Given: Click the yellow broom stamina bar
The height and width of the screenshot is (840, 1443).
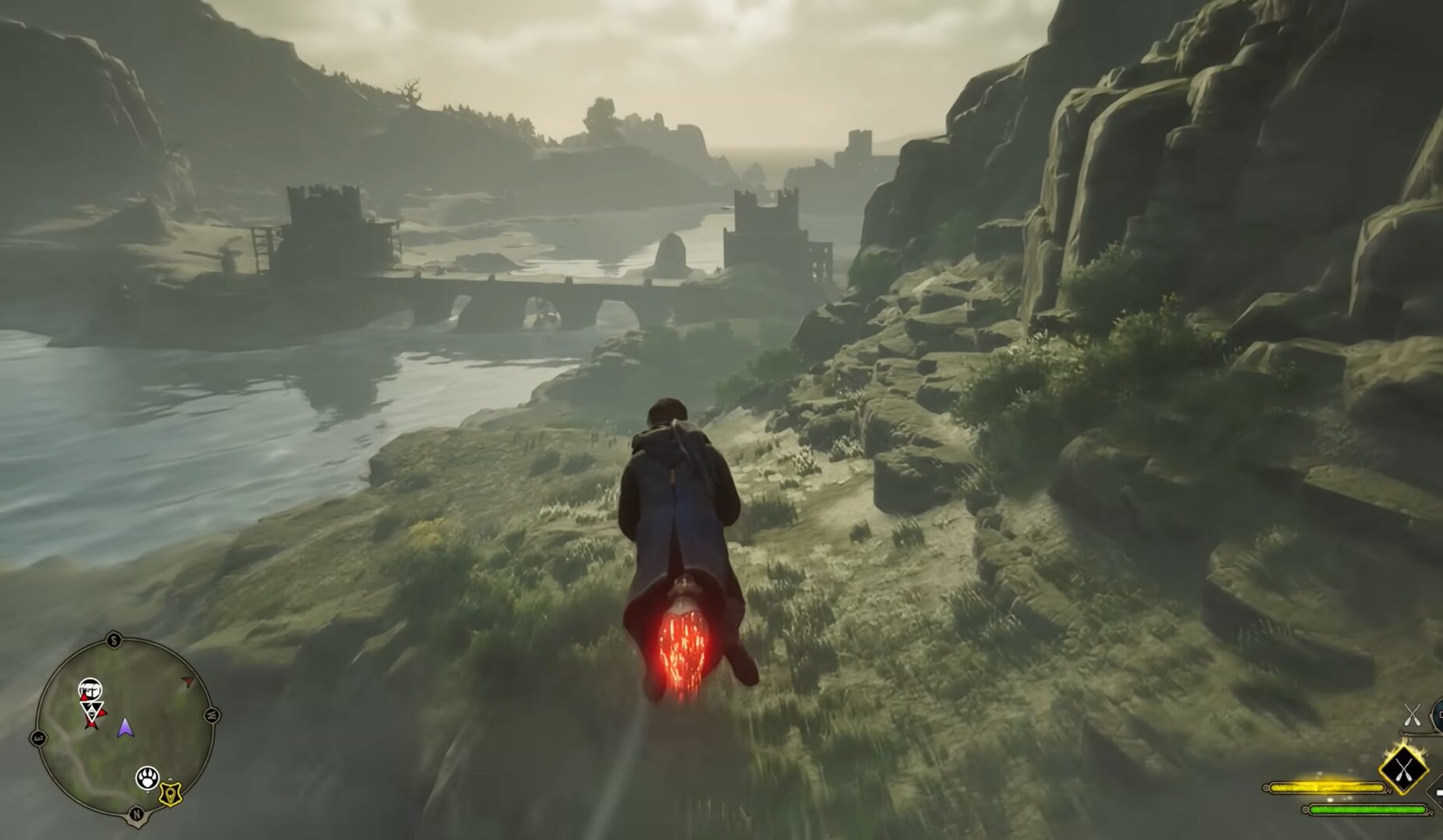Looking at the screenshot, I should [x=1327, y=787].
